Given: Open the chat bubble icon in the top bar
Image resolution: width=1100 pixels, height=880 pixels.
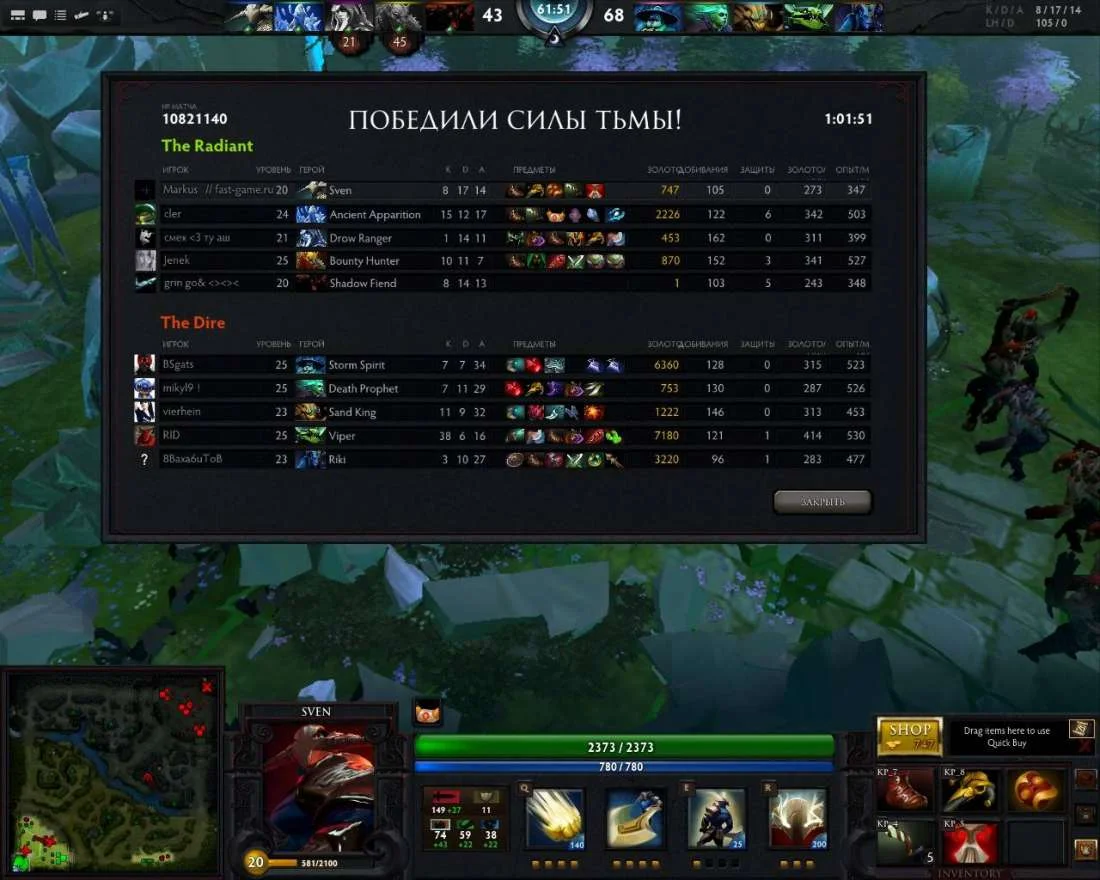Looking at the screenshot, I should 39,16.
